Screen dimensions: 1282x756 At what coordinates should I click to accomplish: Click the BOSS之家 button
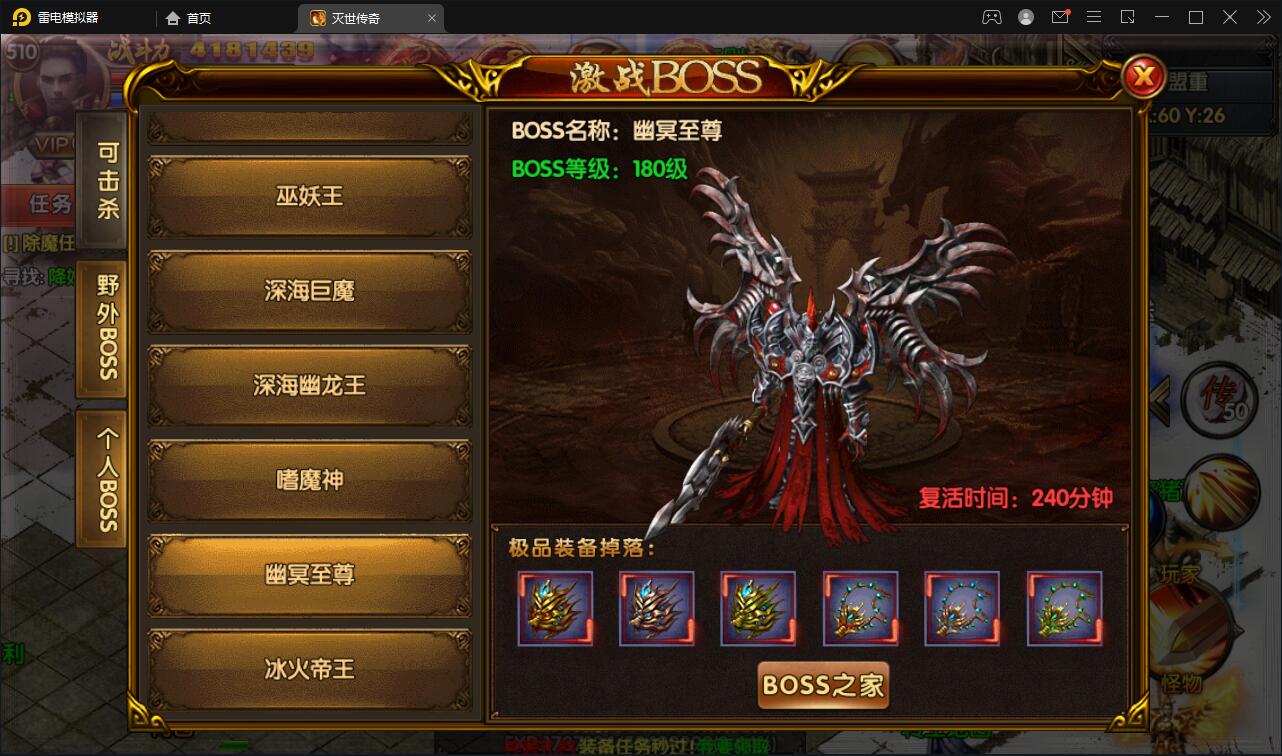click(x=822, y=686)
